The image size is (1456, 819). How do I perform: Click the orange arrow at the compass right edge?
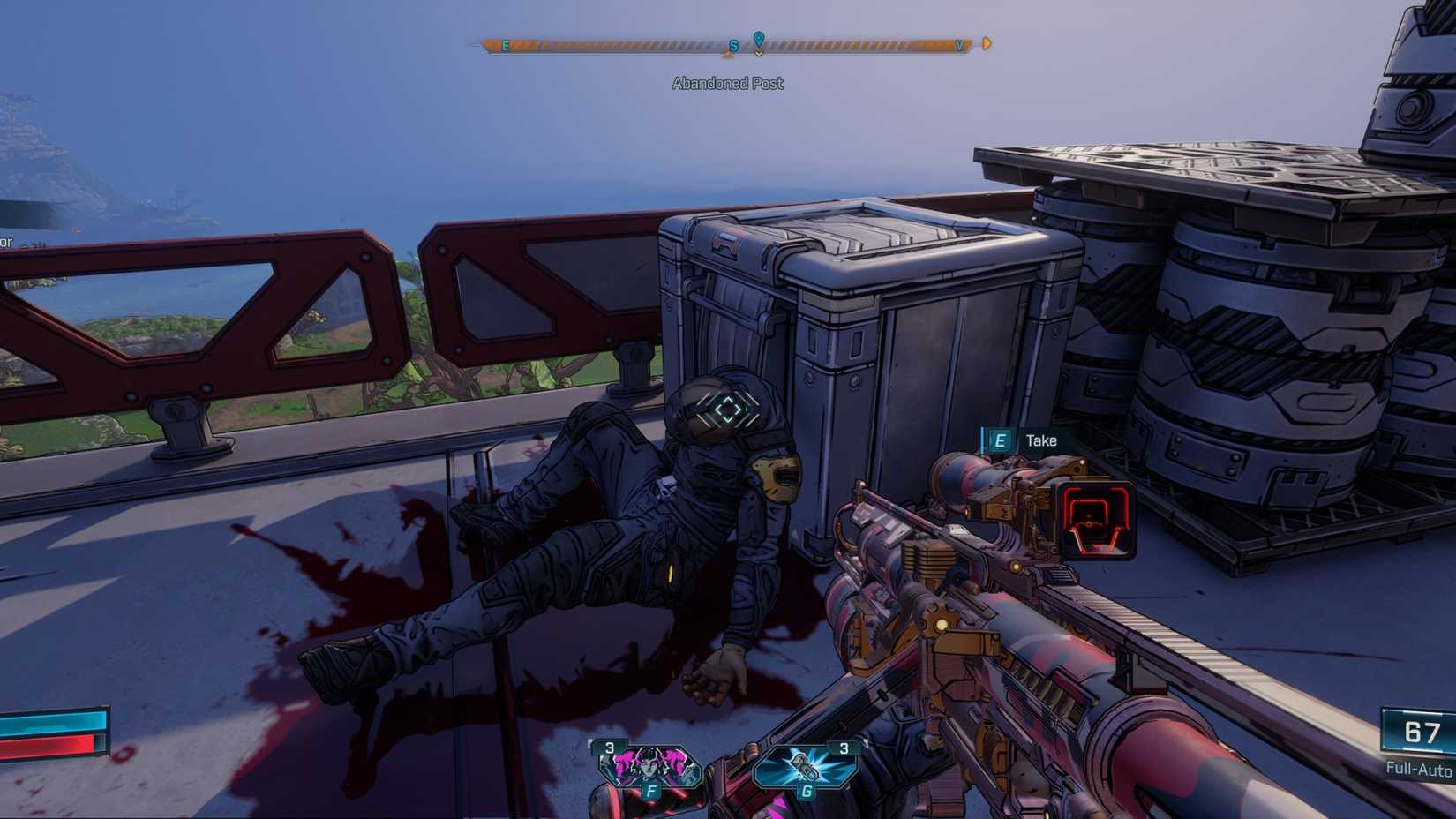point(987,41)
